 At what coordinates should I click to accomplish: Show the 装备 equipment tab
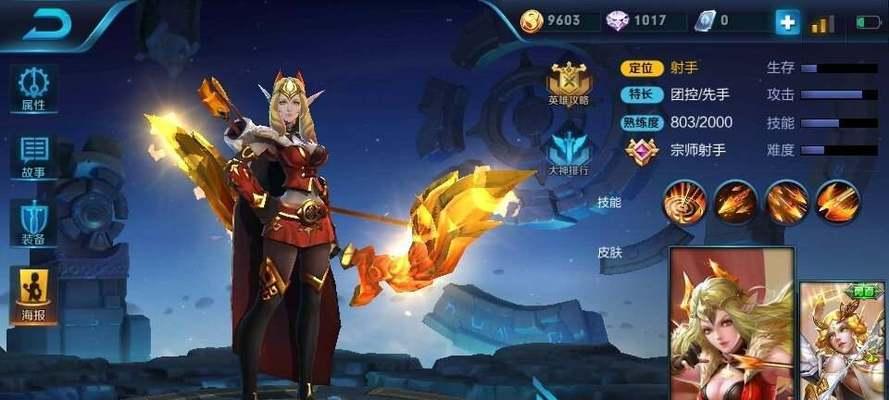coord(33,223)
